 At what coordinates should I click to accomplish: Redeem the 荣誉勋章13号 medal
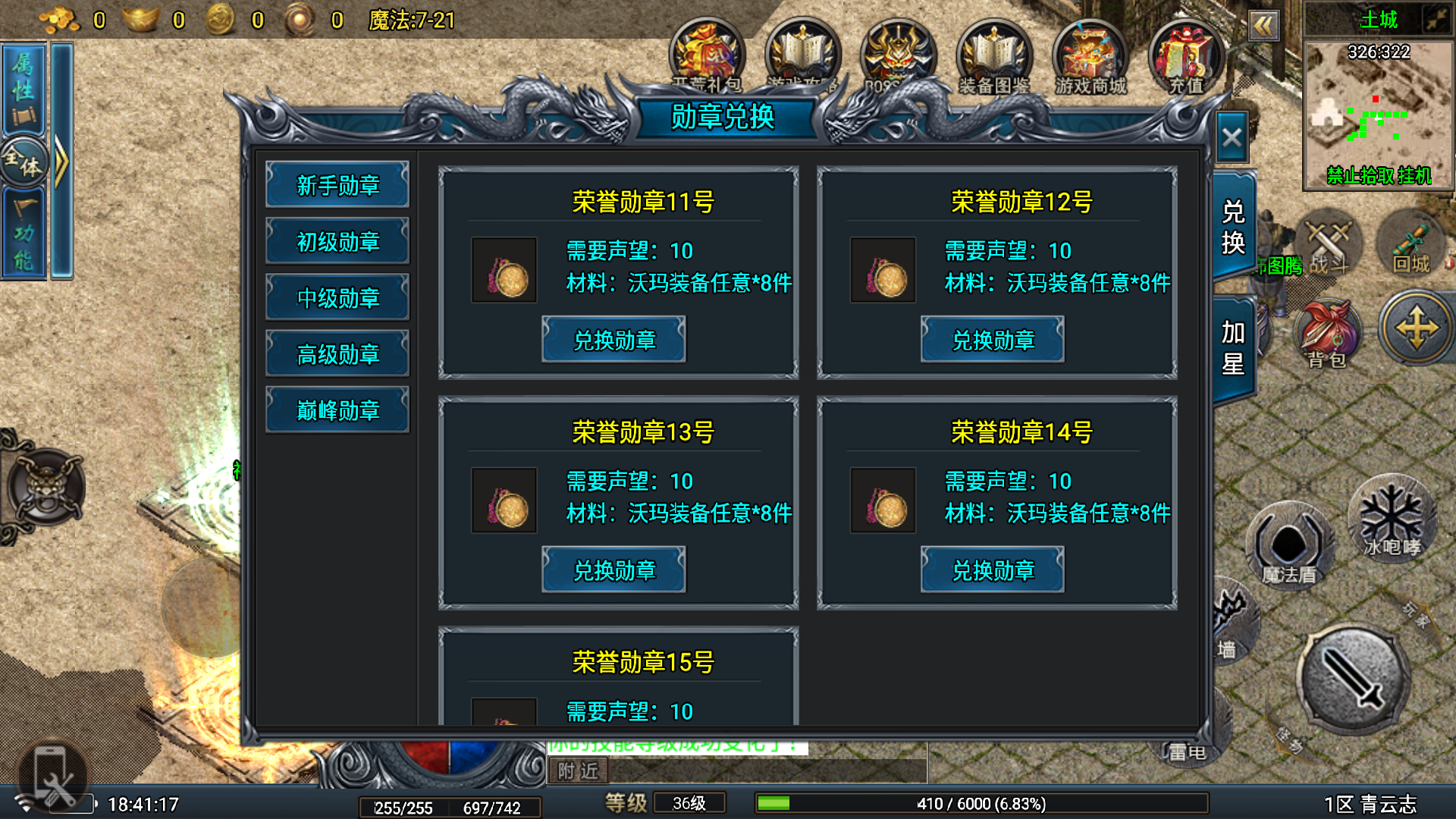pos(613,570)
